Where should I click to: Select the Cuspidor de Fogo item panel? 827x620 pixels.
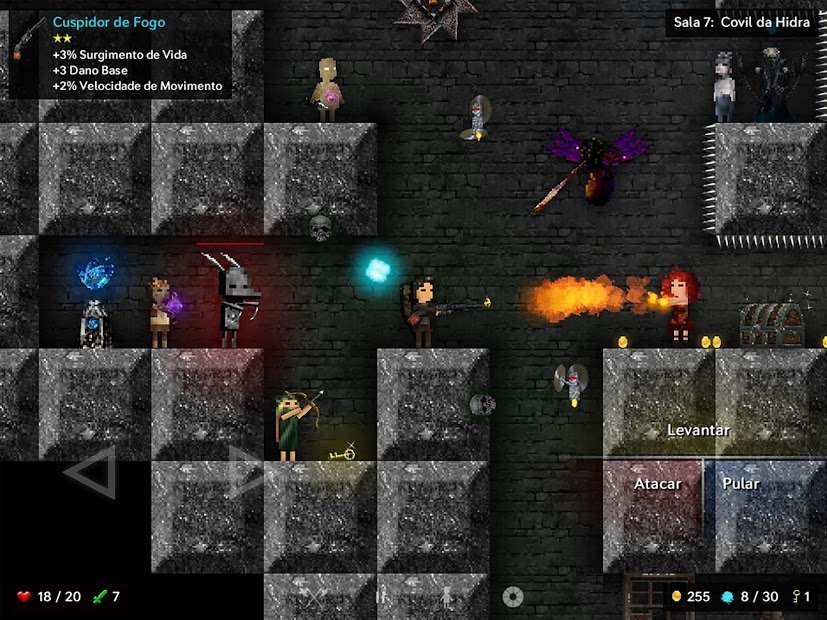point(120,55)
